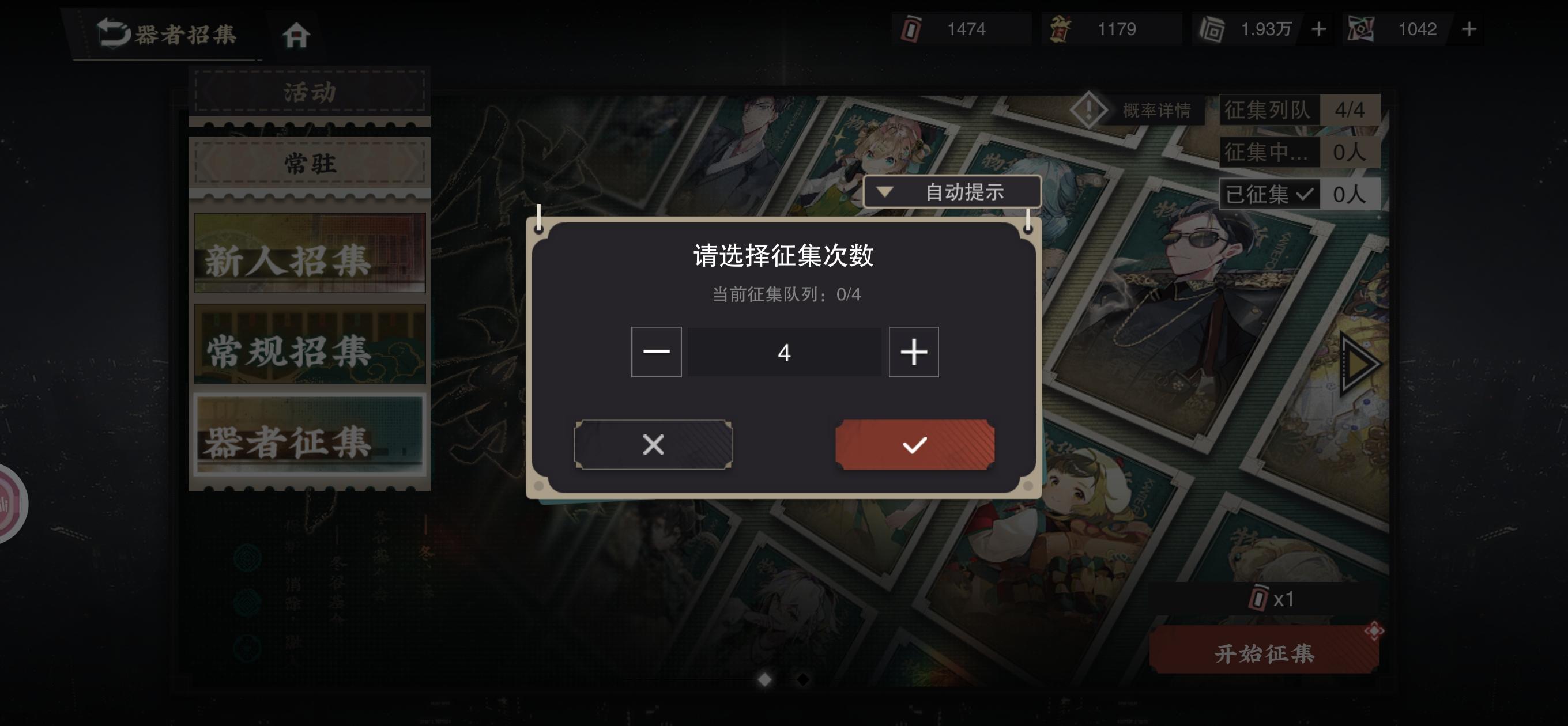Click the ticket currency icon showing 1474

(911, 29)
